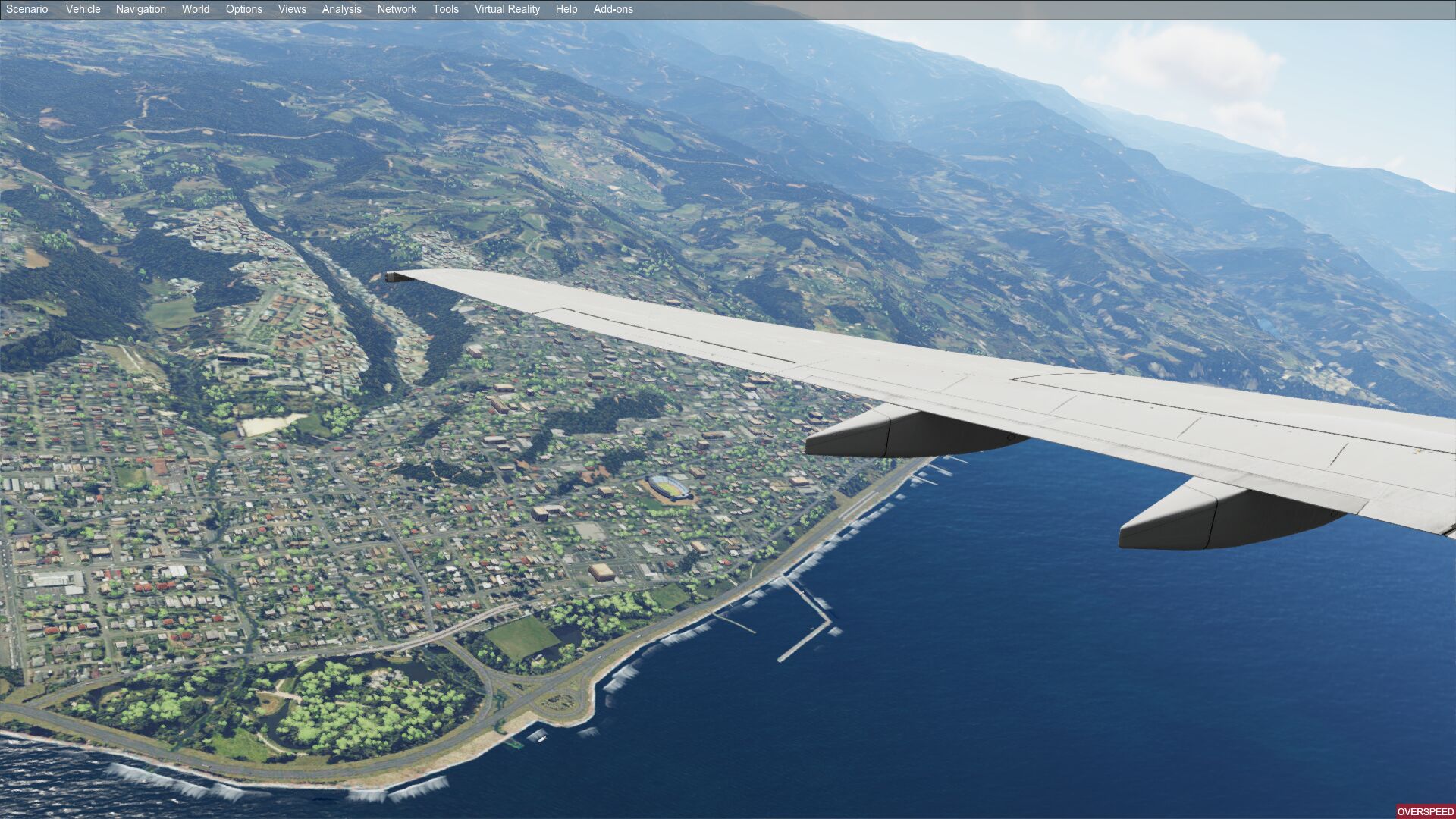Open the Virtual Reality menu
The width and height of the screenshot is (1456, 819).
[x=507, y=9]
